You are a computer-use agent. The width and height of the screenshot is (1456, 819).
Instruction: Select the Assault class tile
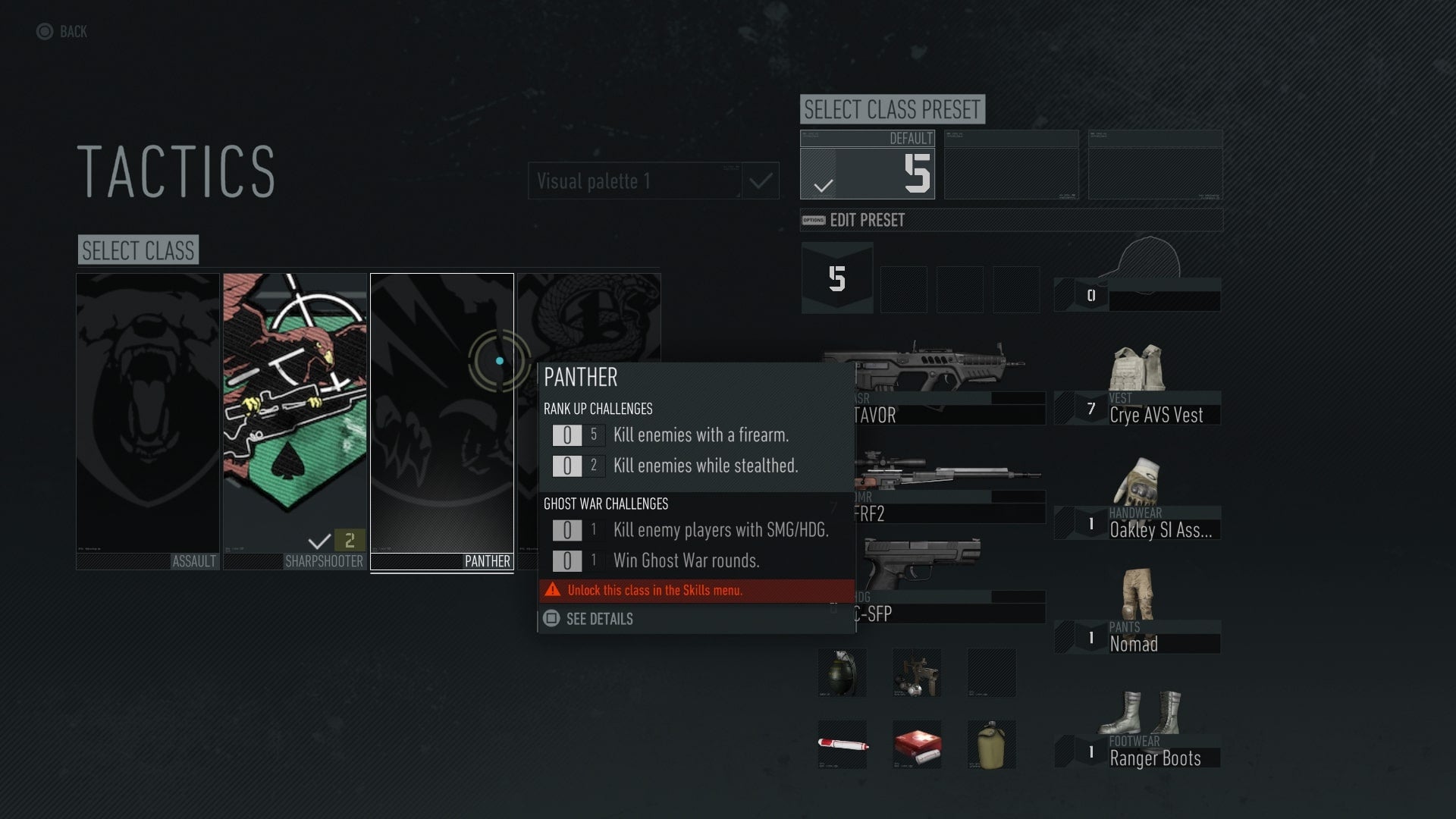coord(147,417)
